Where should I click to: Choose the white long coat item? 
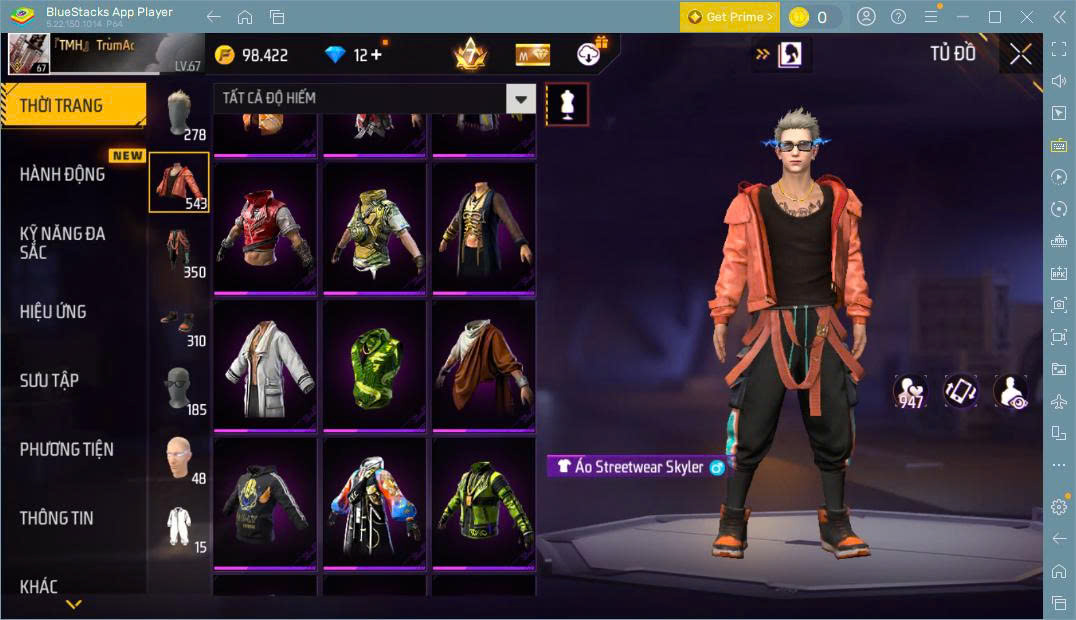pyautogui.click(x=265, y=366)
